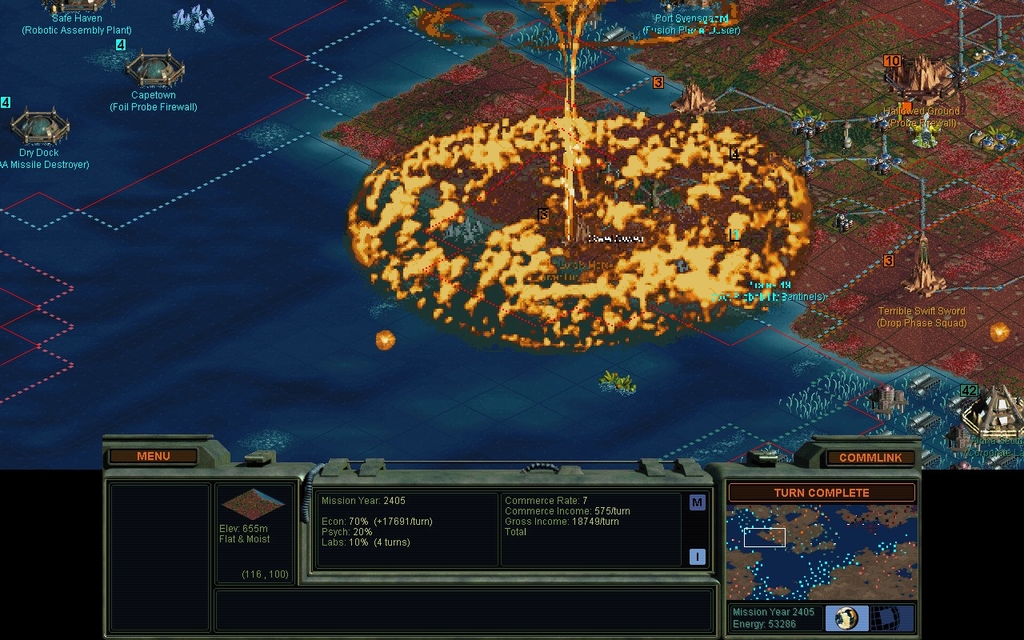Switch to the planet globe view icon

pyautogui.click(x=846, y=617)
